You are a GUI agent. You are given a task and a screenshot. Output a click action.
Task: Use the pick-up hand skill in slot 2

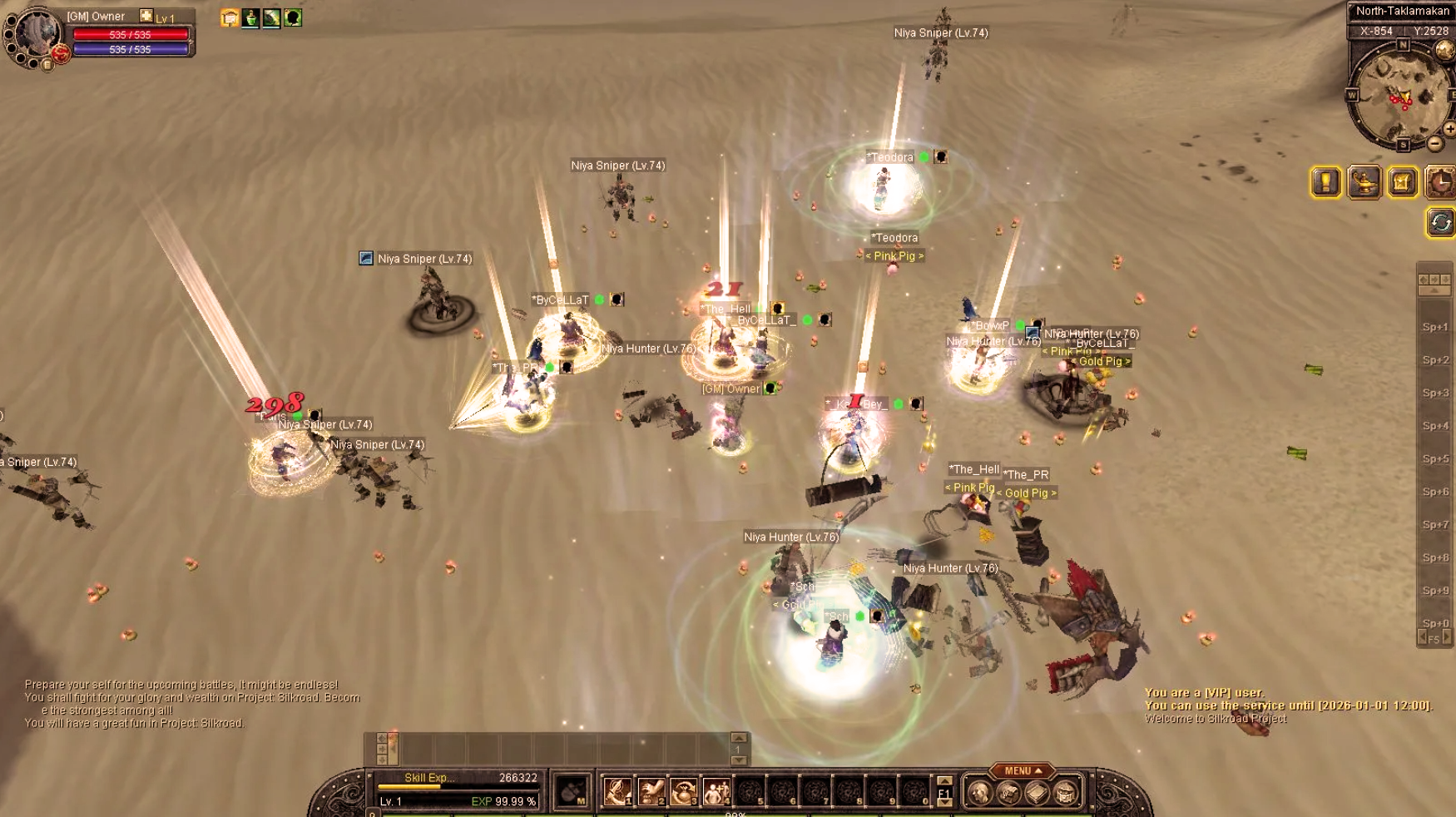click(x=651, y=791)
